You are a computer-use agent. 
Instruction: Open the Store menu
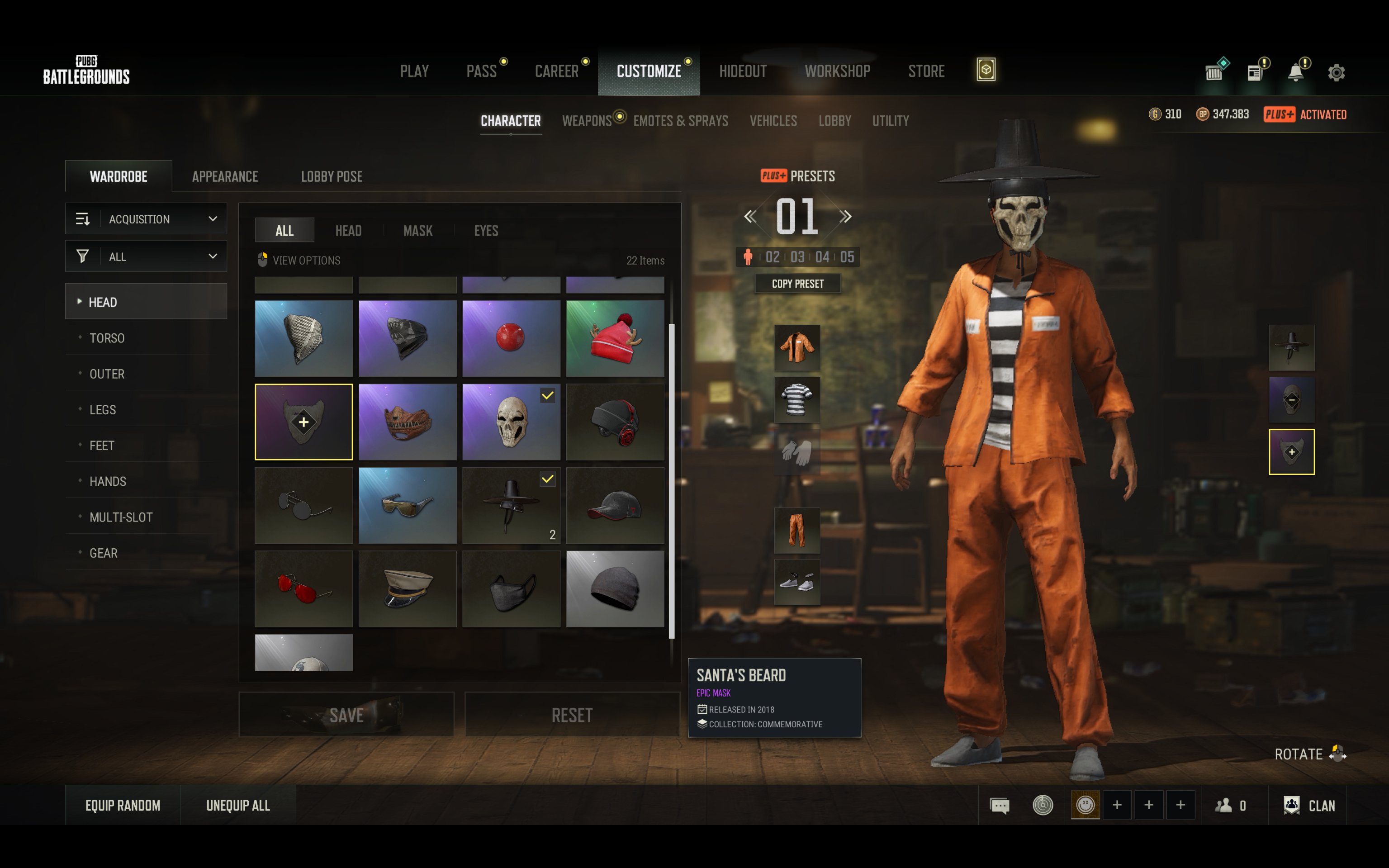926,71
